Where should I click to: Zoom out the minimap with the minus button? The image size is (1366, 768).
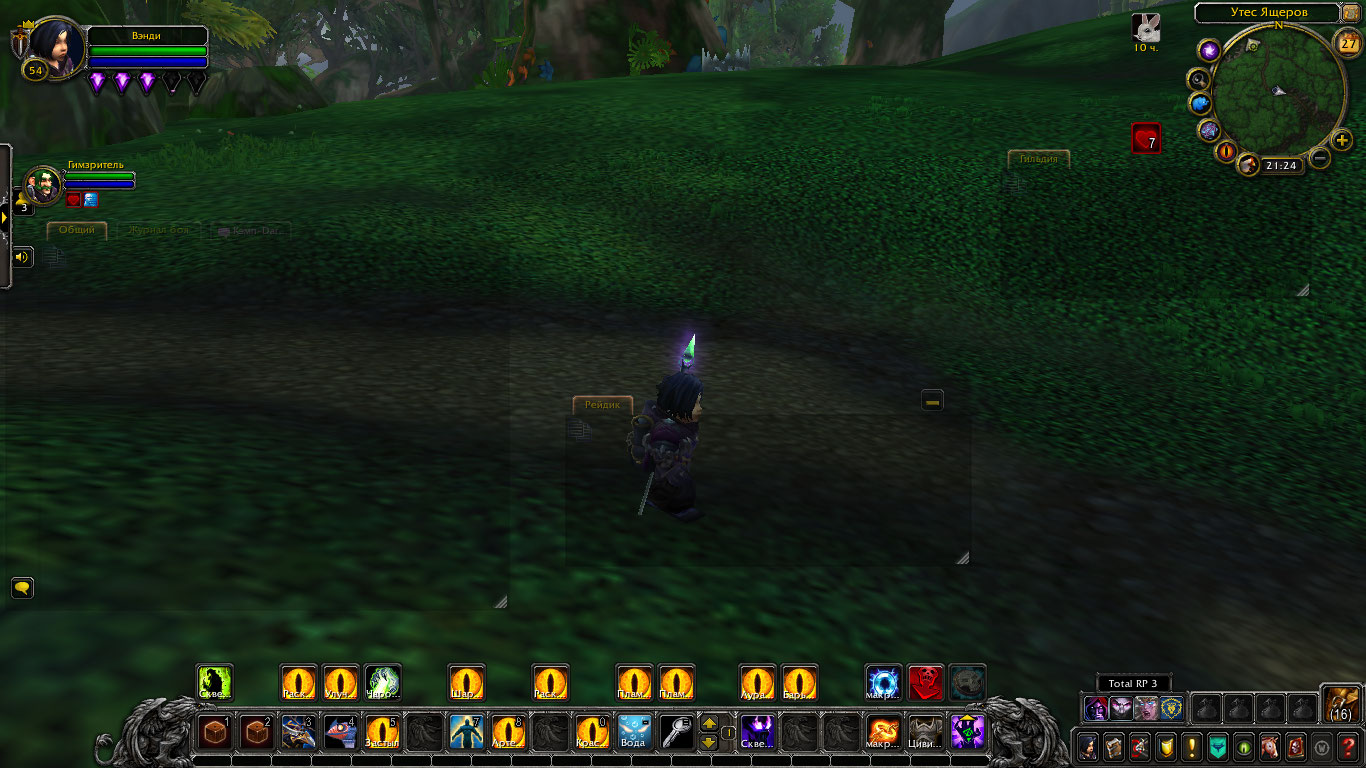coord(1320,158)
